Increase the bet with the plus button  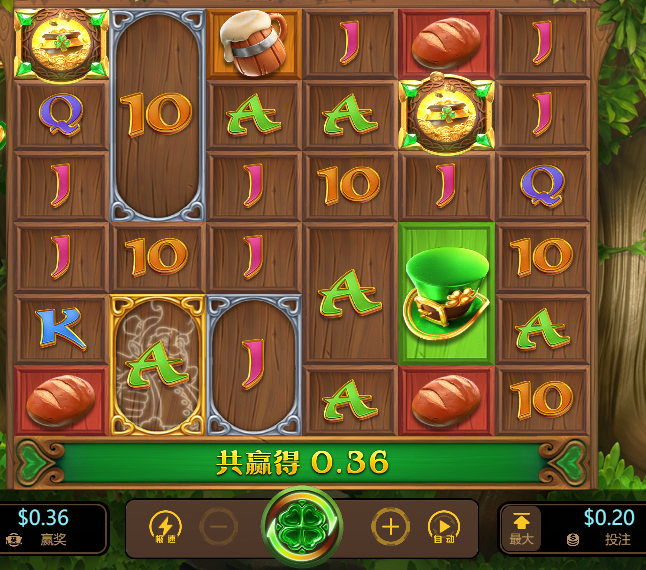pyautogui.click(x=390, y=527)
